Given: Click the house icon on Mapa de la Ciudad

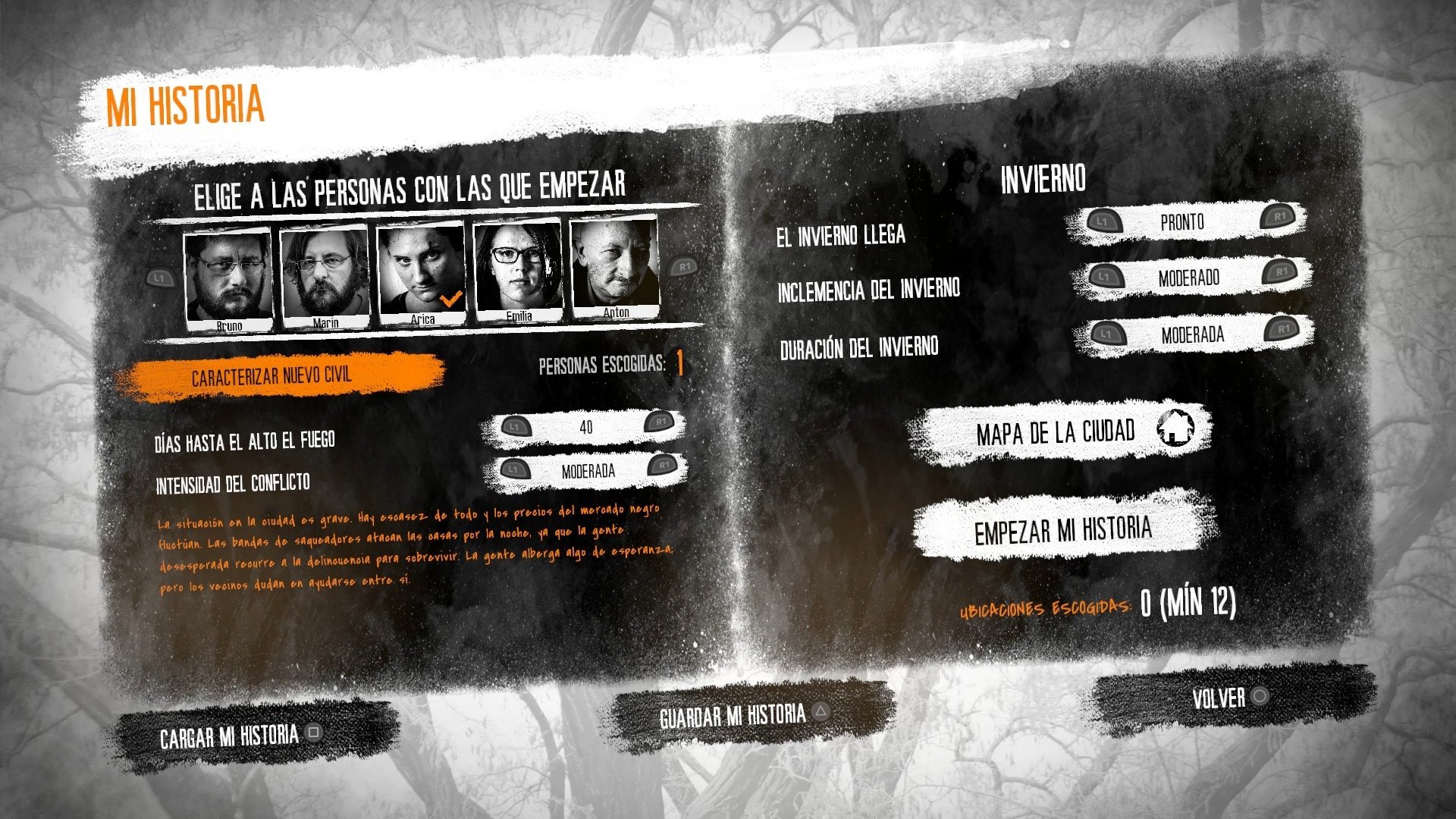Looking at the screenshot, I should 1176,429.
